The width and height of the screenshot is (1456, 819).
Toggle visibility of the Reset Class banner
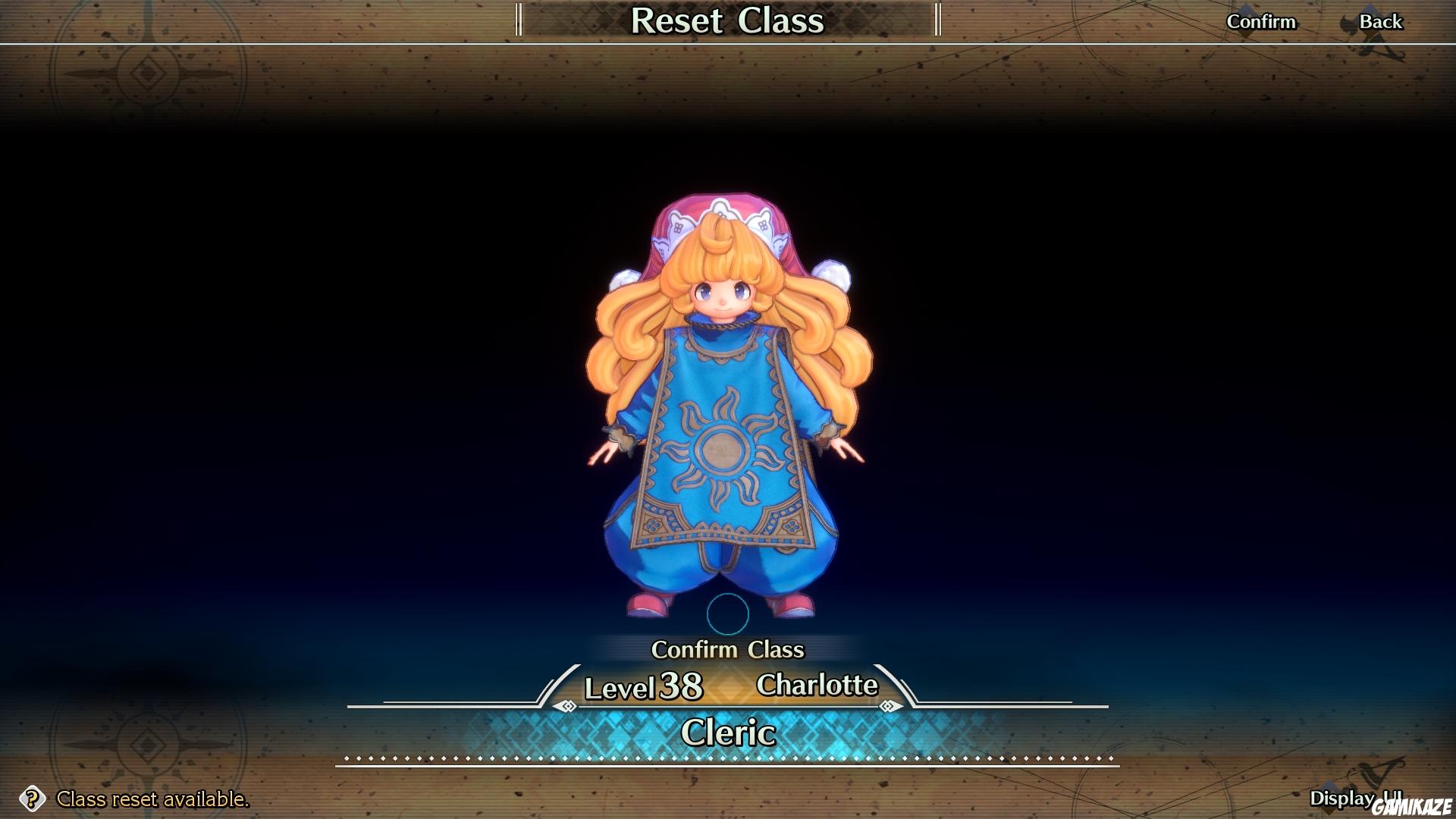(728, 21)
